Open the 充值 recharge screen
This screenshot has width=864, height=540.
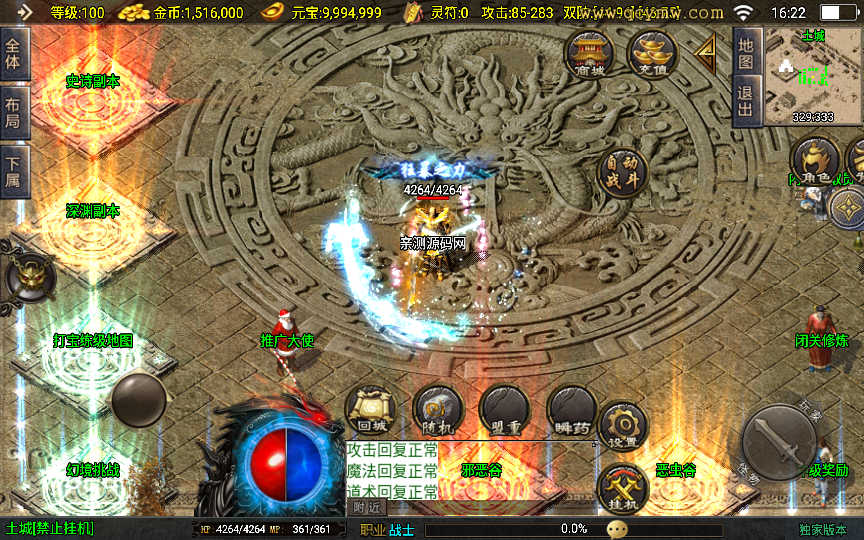pyautogui.click(x=652, y=53)
